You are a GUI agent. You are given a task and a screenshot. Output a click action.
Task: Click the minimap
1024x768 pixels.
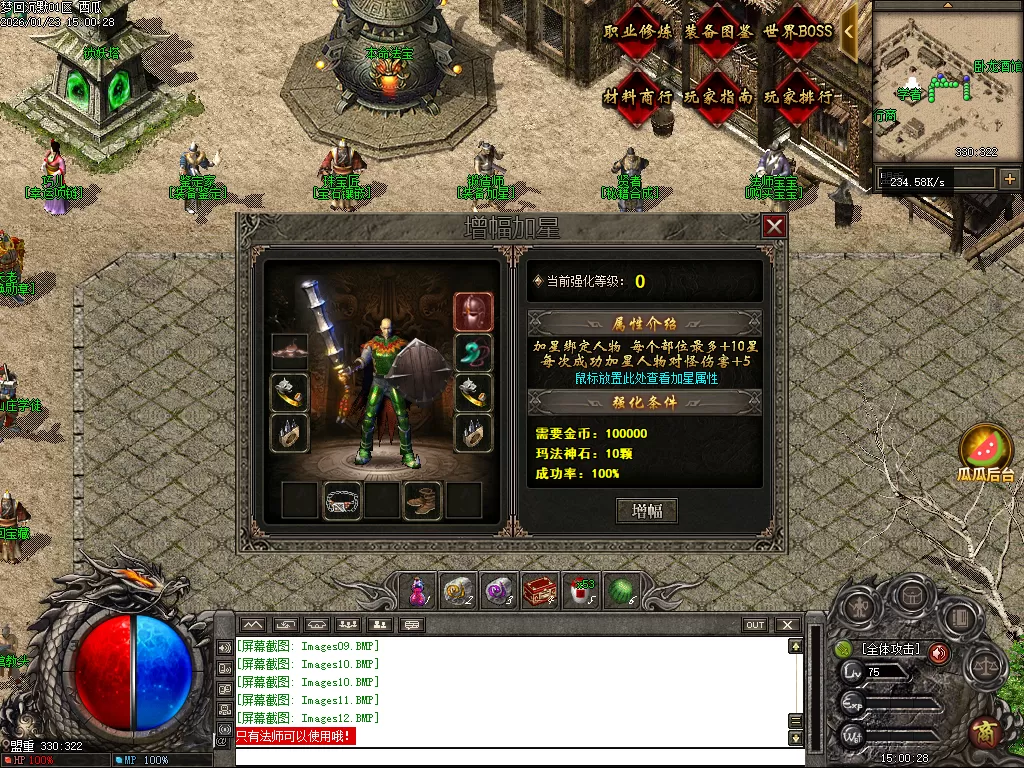point(946,82)
